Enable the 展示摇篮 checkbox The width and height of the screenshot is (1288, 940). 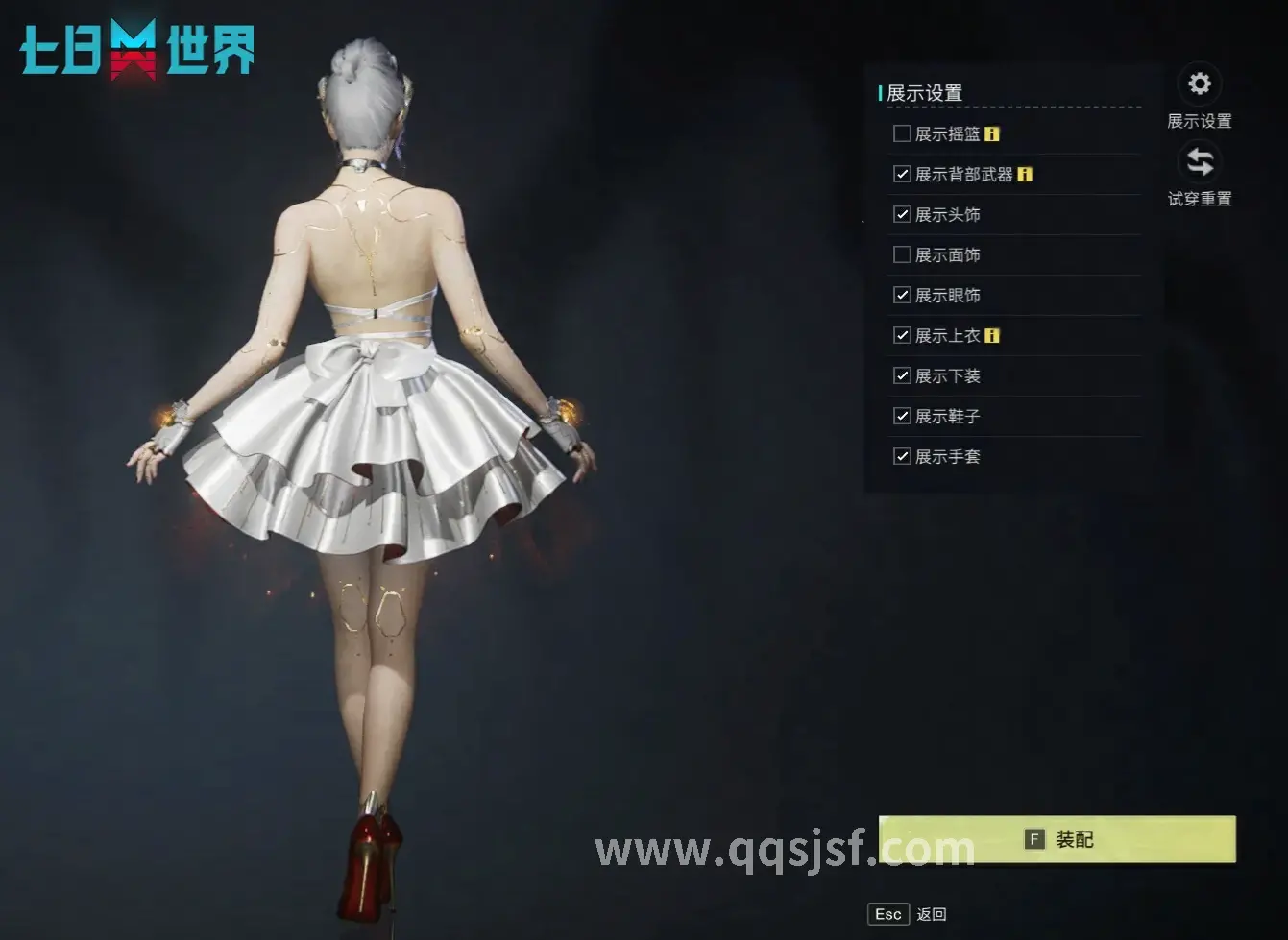point(901,134)
